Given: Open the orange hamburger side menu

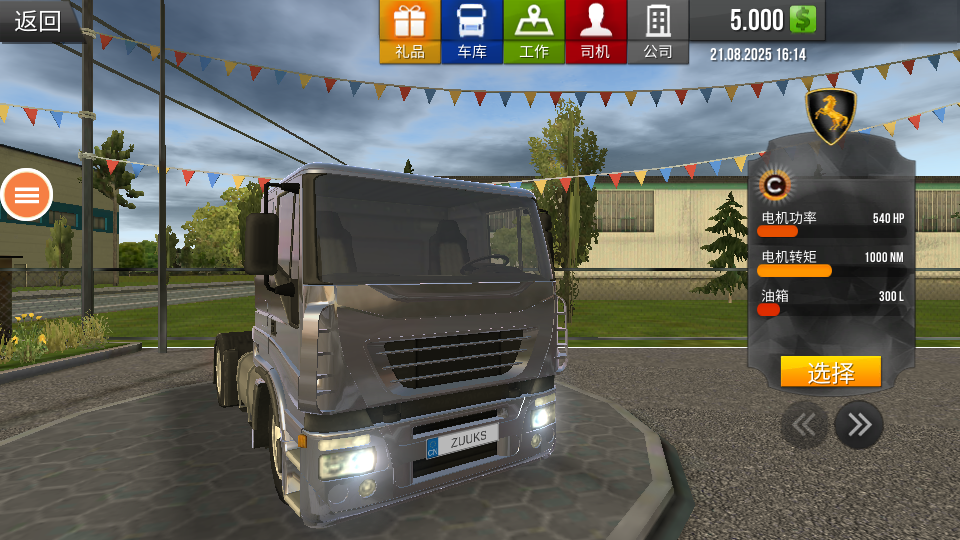Looking at the screenshot, I should click(27, 195).
